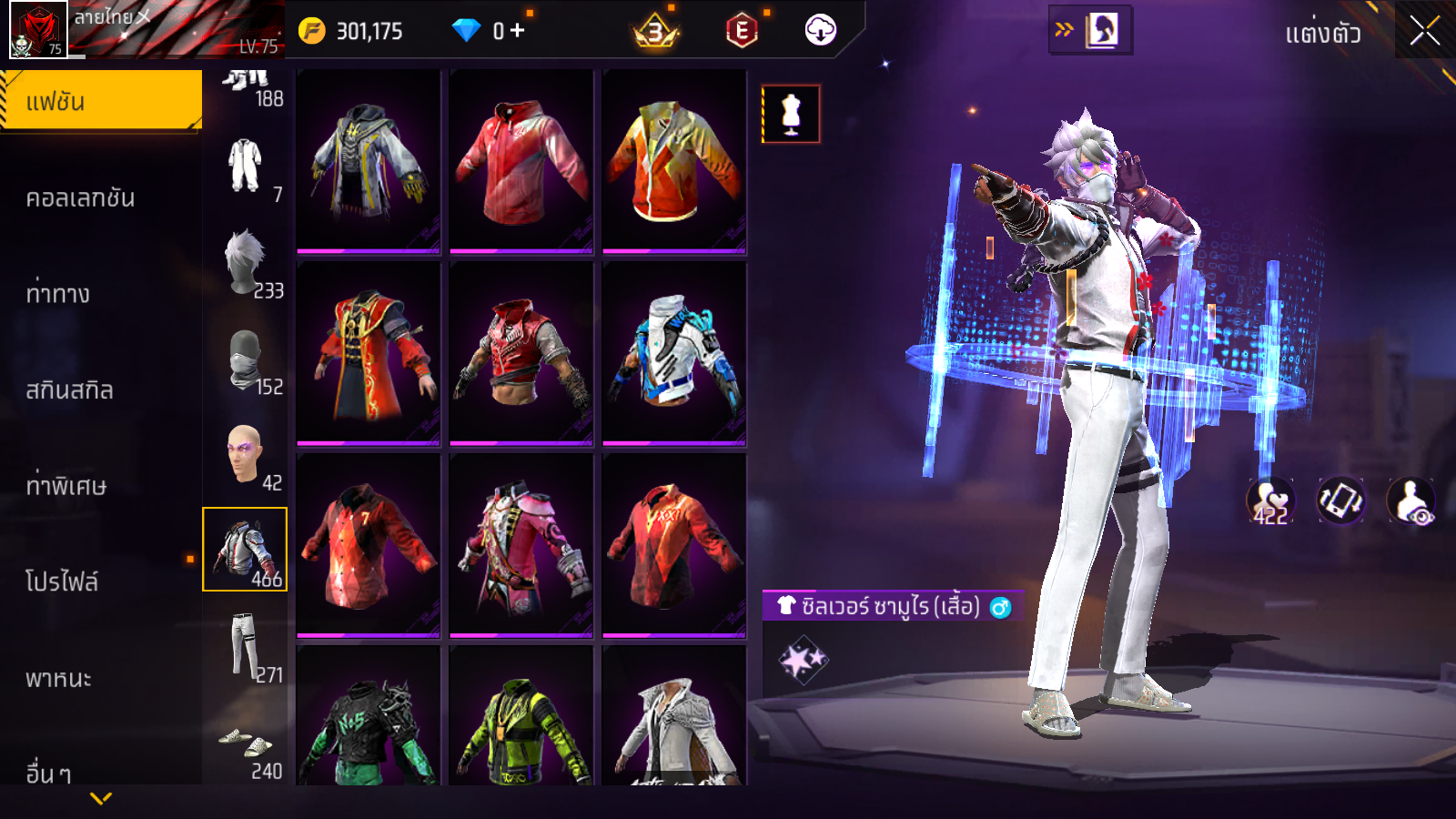The image size is (1456, 819).
Task: Go to the สกินสกิล tab
Action: [70, 390]
